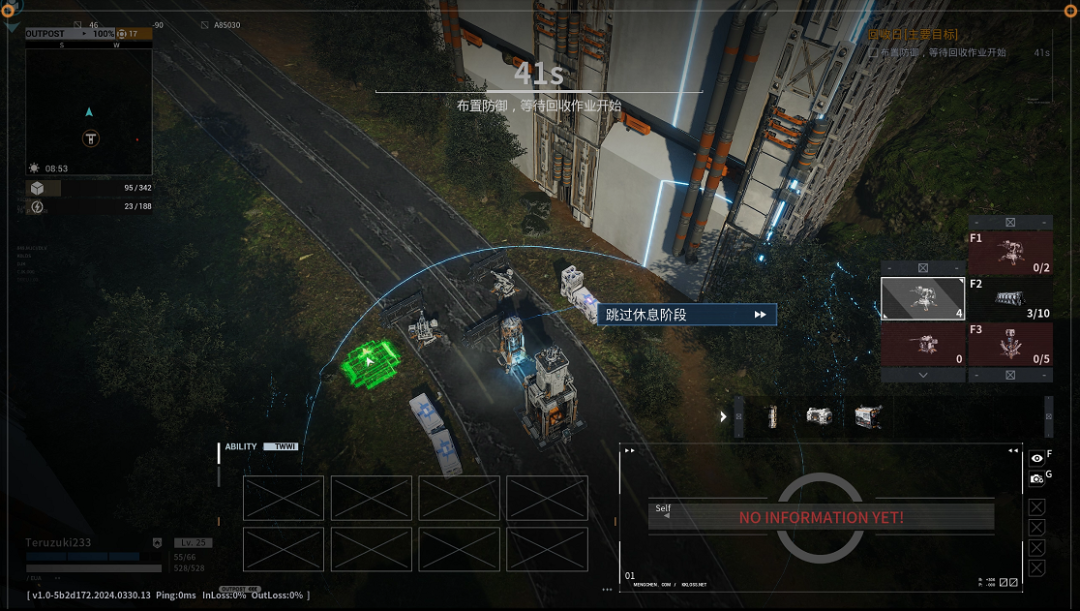The height and width of the screenshot is (611, 1080).
Task: Toggle the eye view icon
Action: point(1037,458)
